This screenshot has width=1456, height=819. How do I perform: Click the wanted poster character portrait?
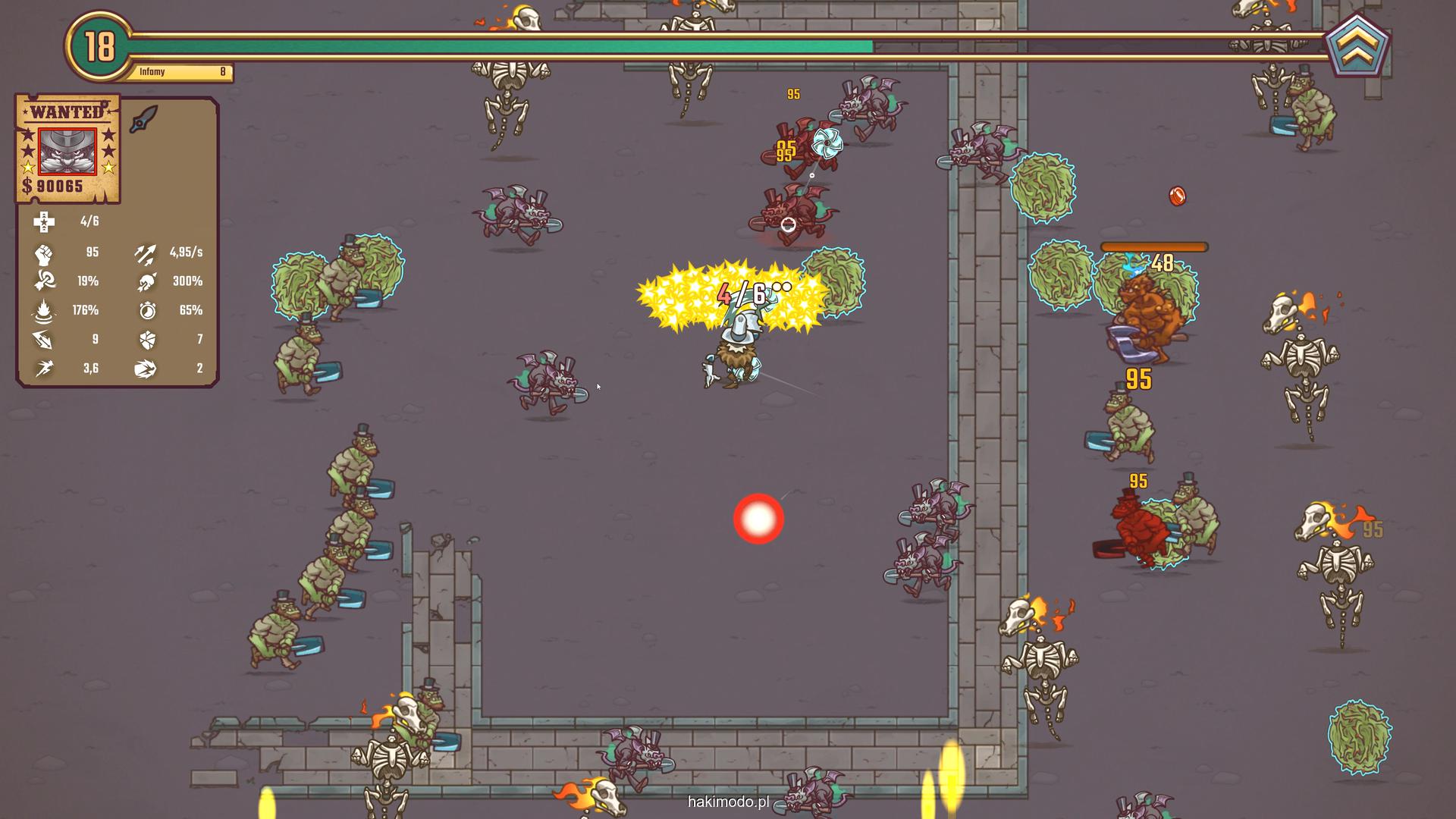point(67,151)
